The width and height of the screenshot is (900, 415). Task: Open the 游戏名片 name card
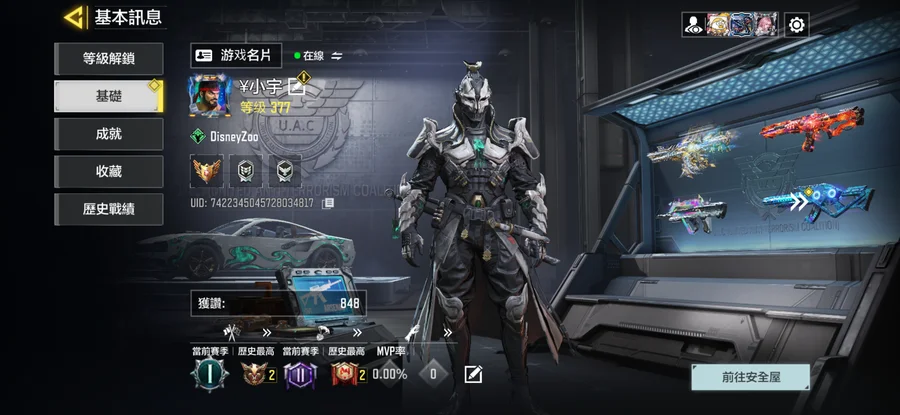point(237,55)
